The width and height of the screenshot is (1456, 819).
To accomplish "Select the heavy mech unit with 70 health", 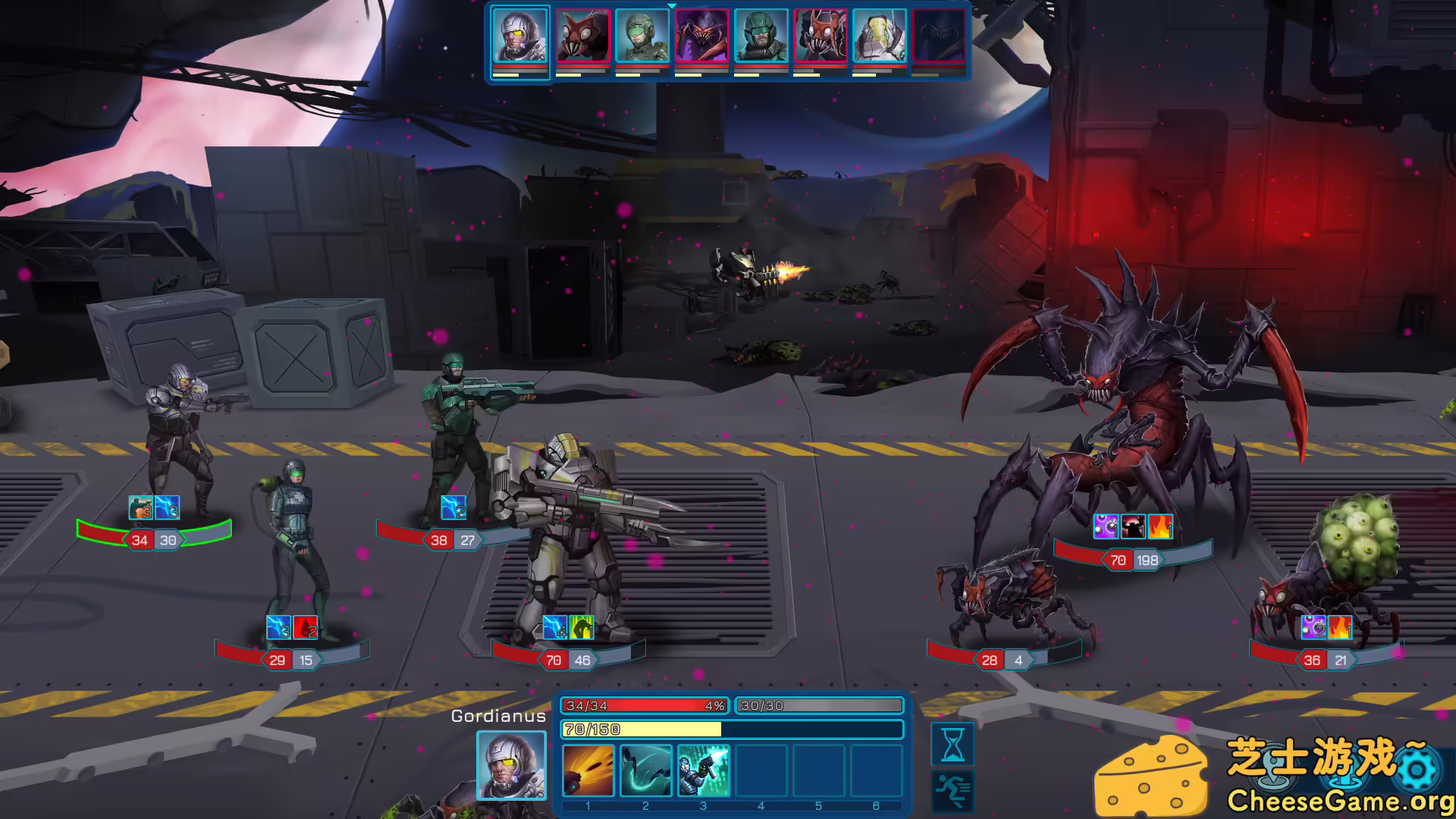I will pyautogui.click(x=569, y=531).
